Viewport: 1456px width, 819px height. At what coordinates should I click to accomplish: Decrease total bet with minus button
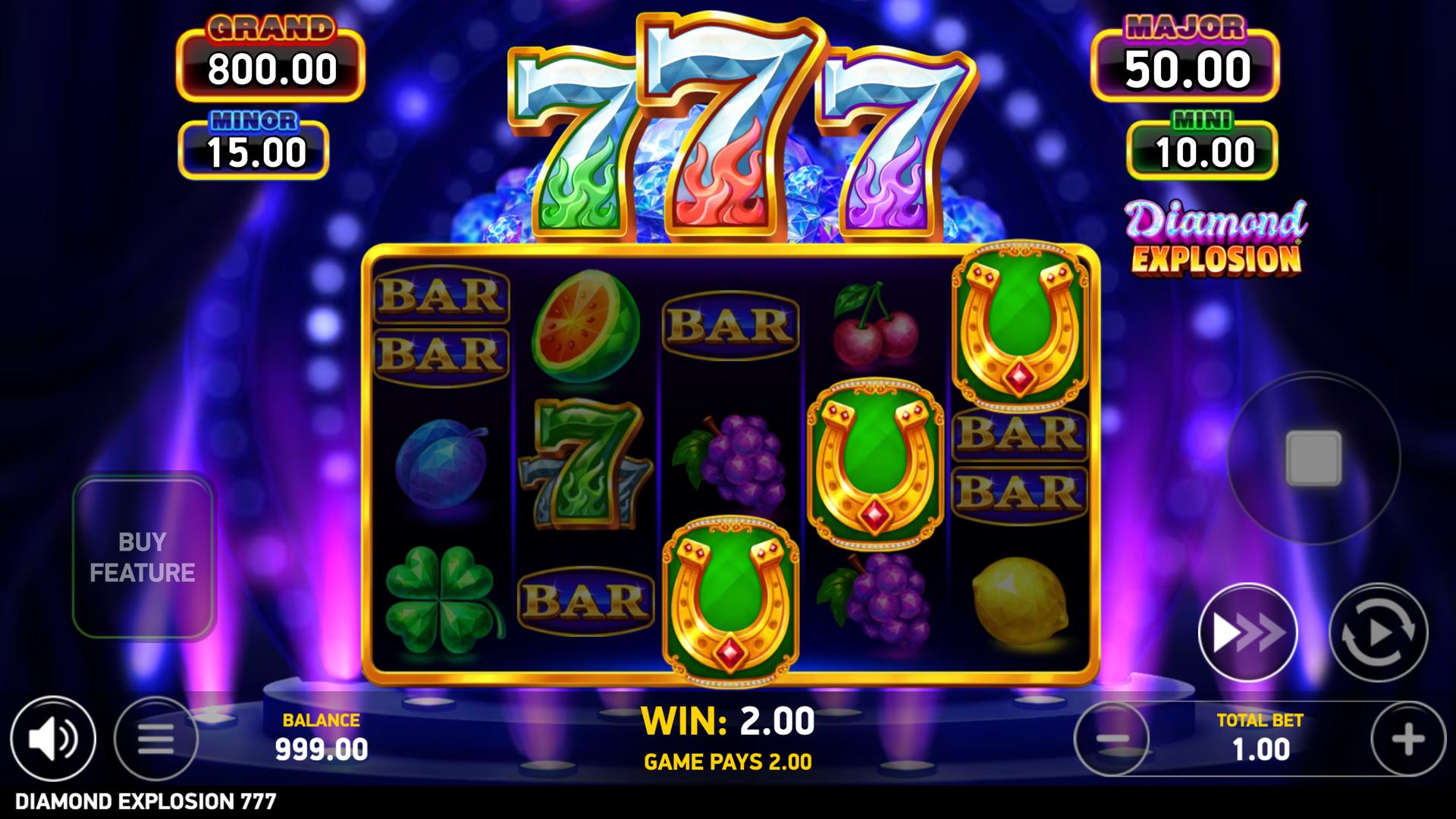[1112, 739]
